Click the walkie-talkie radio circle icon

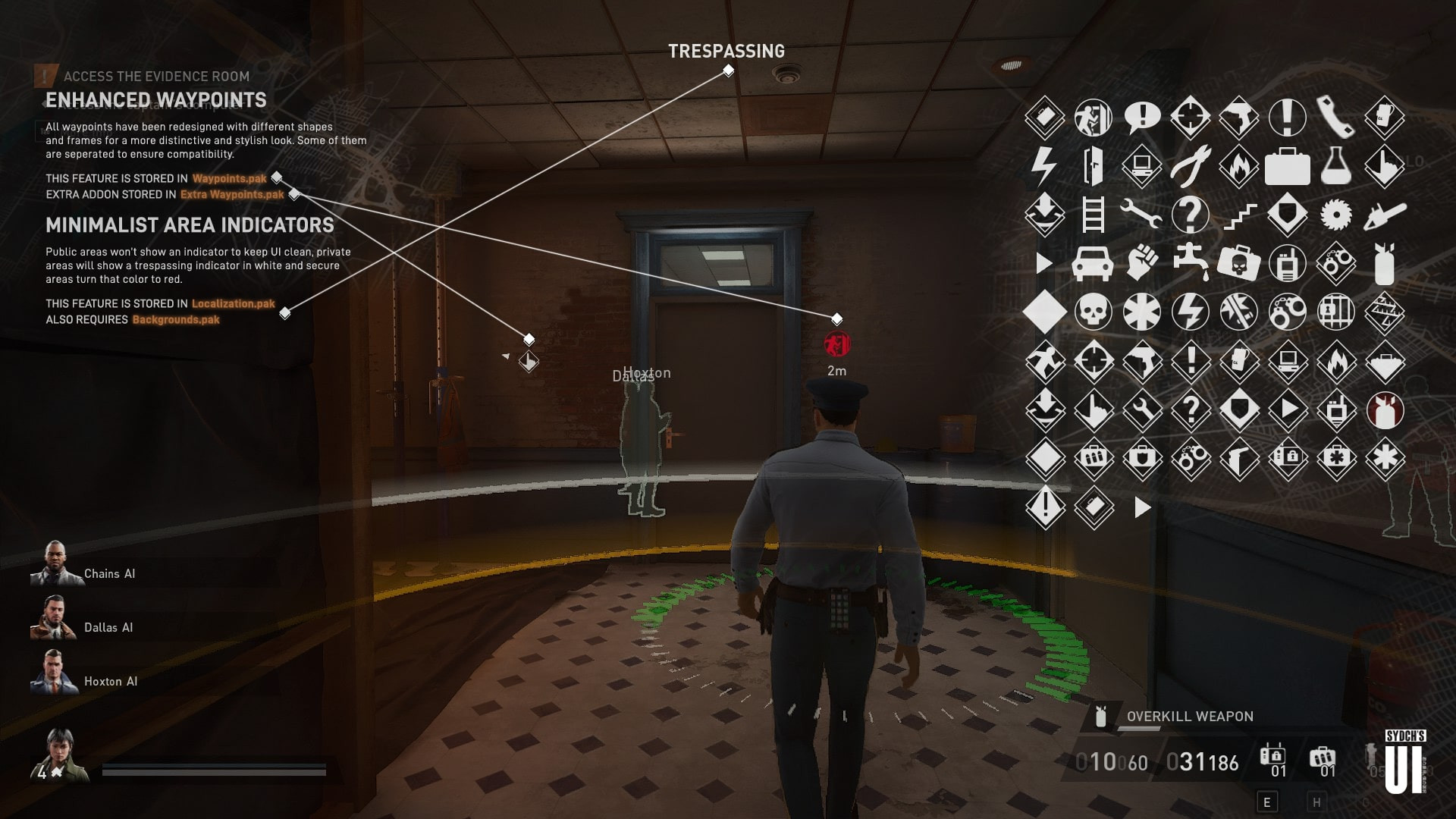(1286, 264)
